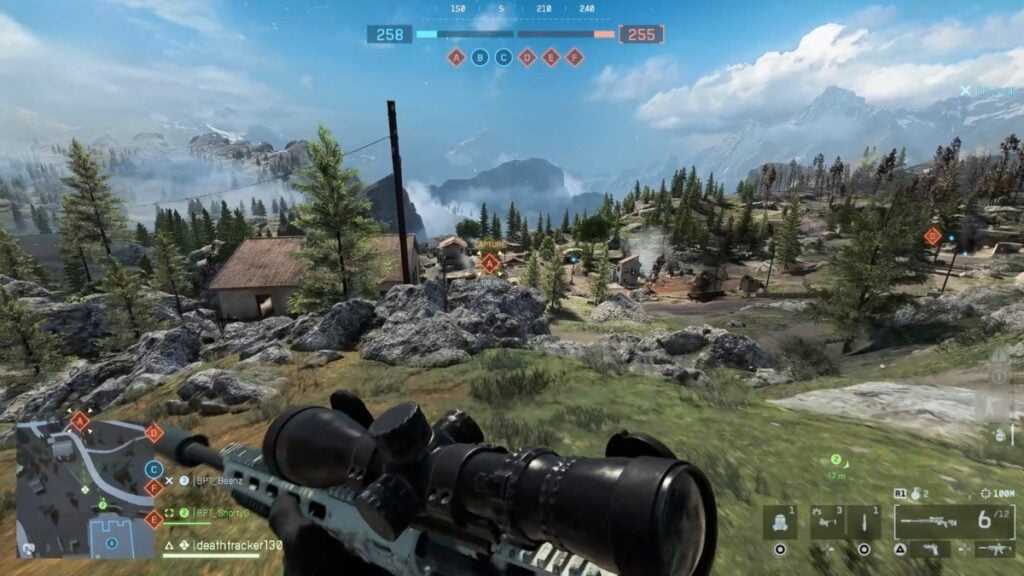
Task: Select blue objective B under the score bar
Action: 480,57
